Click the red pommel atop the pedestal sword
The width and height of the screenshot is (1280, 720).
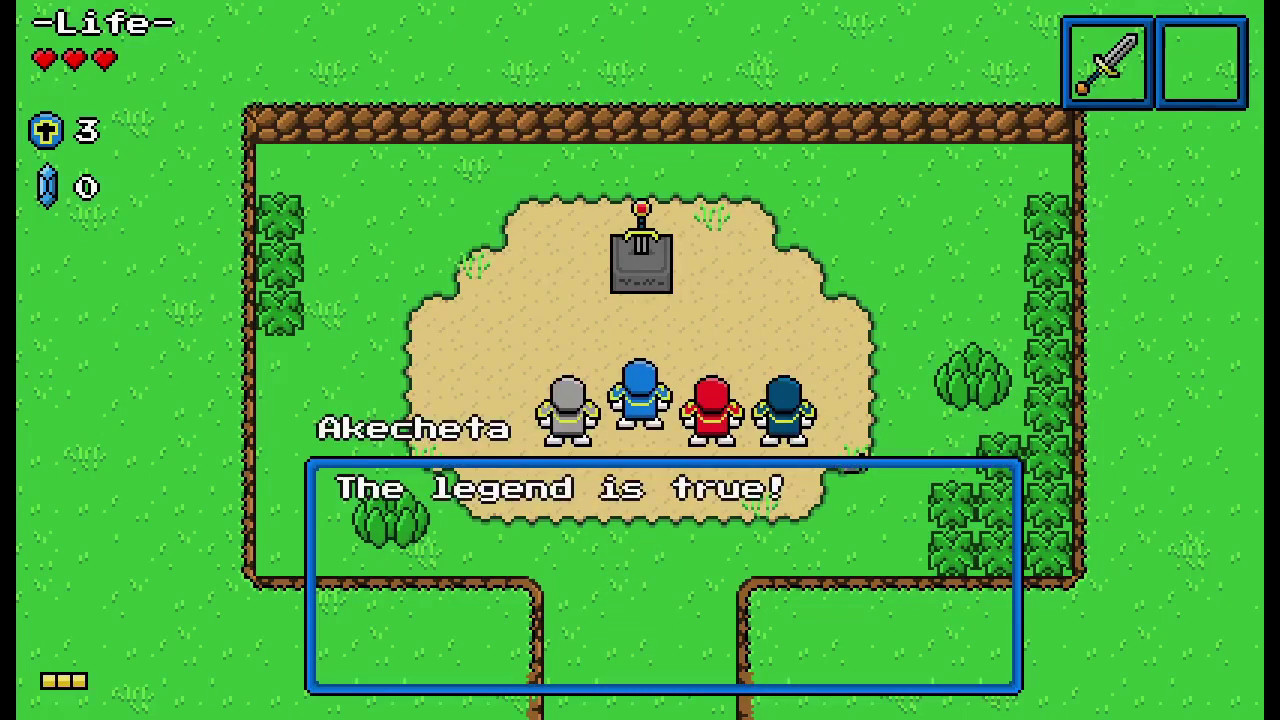point(640,208)
